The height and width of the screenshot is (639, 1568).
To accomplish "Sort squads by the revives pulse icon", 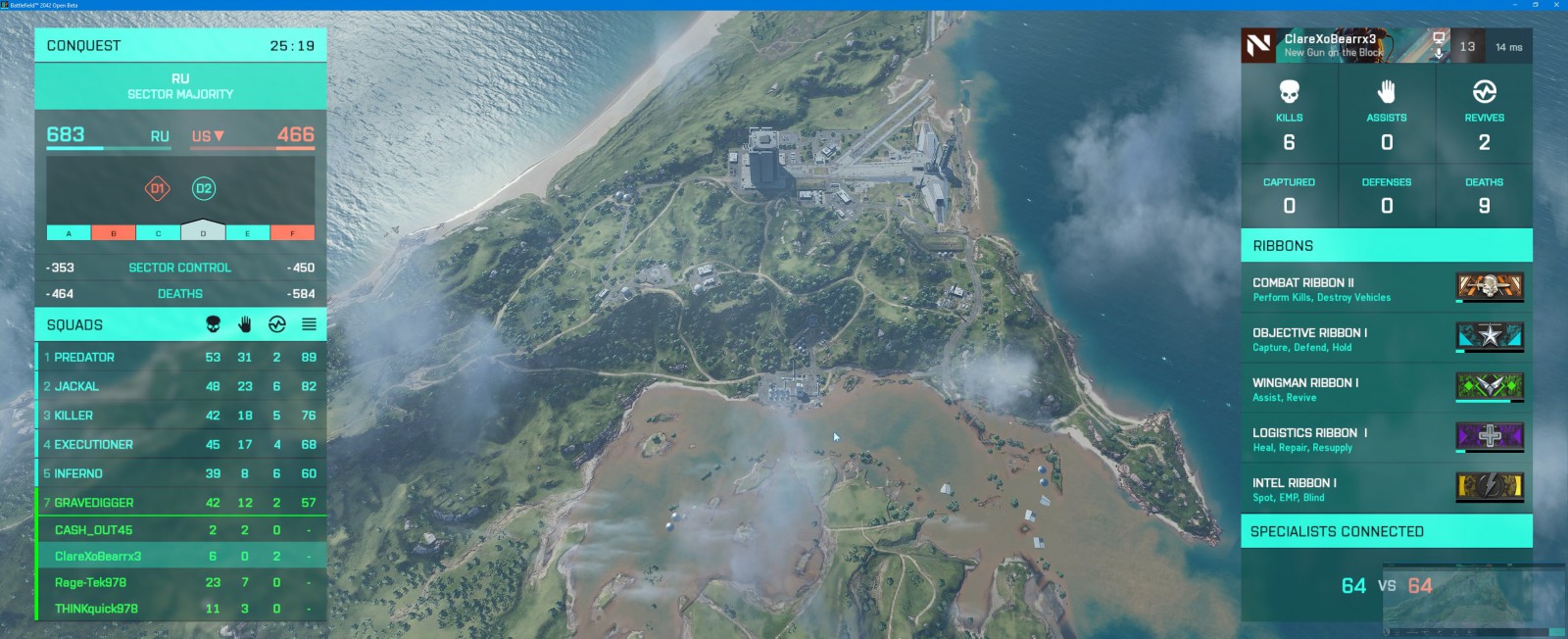I will click(x=276, y=324).
